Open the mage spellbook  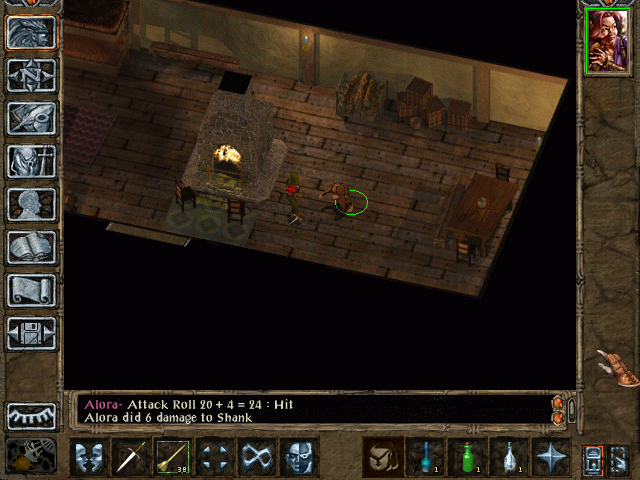tap(32, 247)
